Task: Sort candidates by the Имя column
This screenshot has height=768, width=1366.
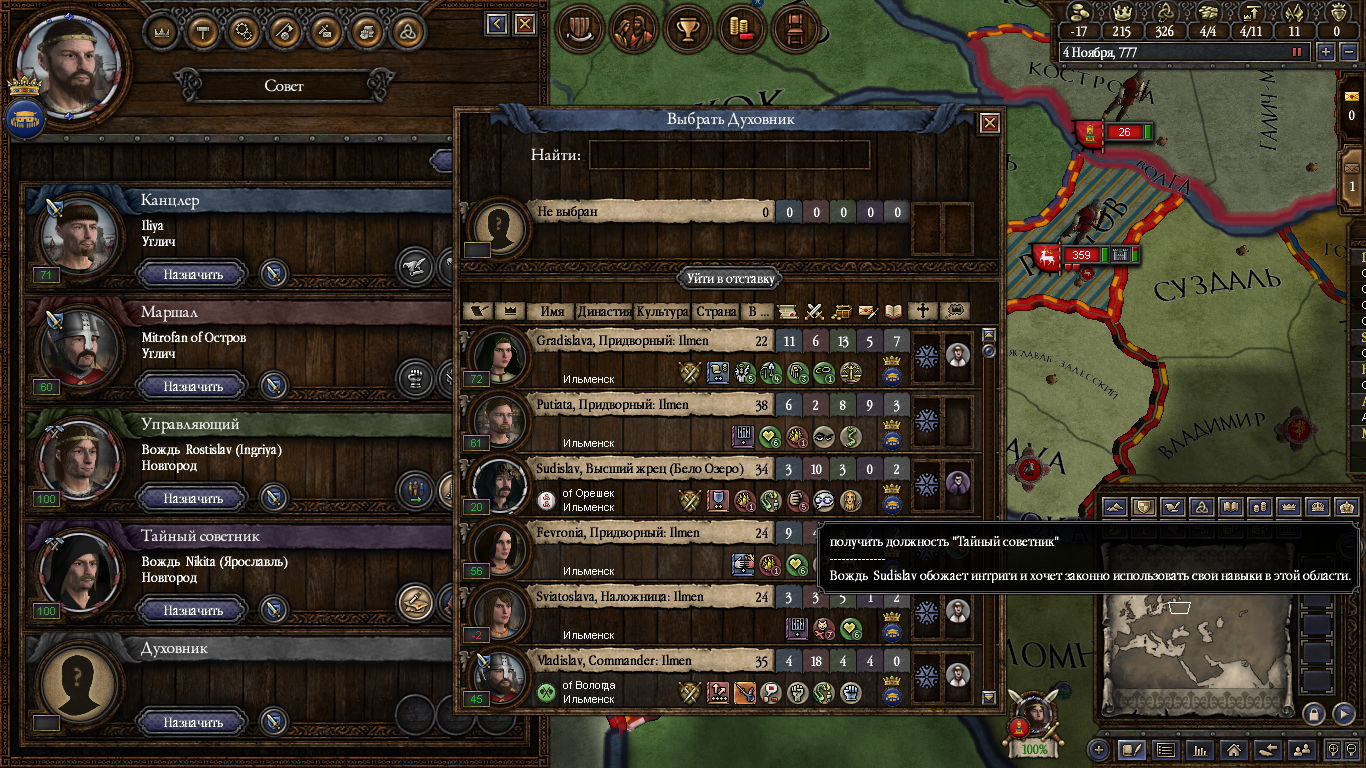Action: coord(552,311)
